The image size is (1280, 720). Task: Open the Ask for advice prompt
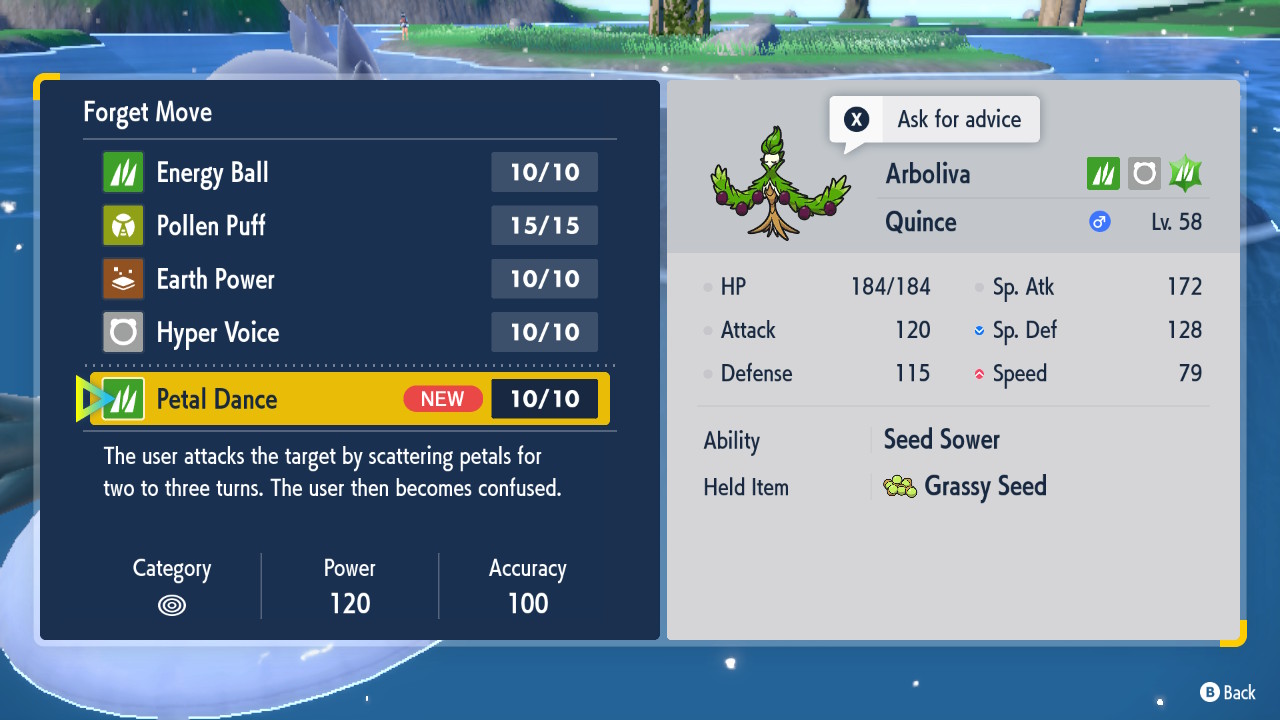pos(934,120)
